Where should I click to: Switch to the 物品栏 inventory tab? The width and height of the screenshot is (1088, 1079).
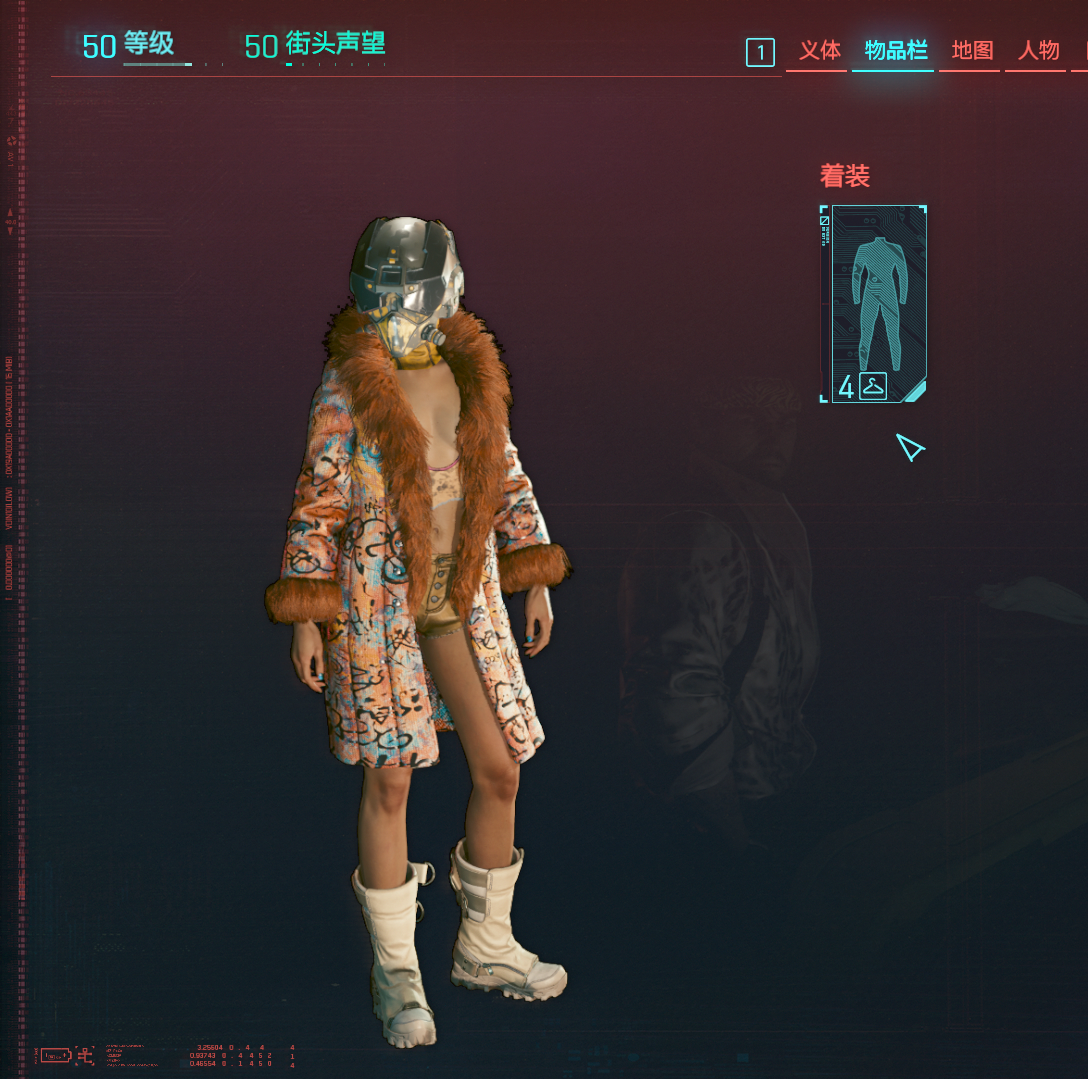coord(895,51)
